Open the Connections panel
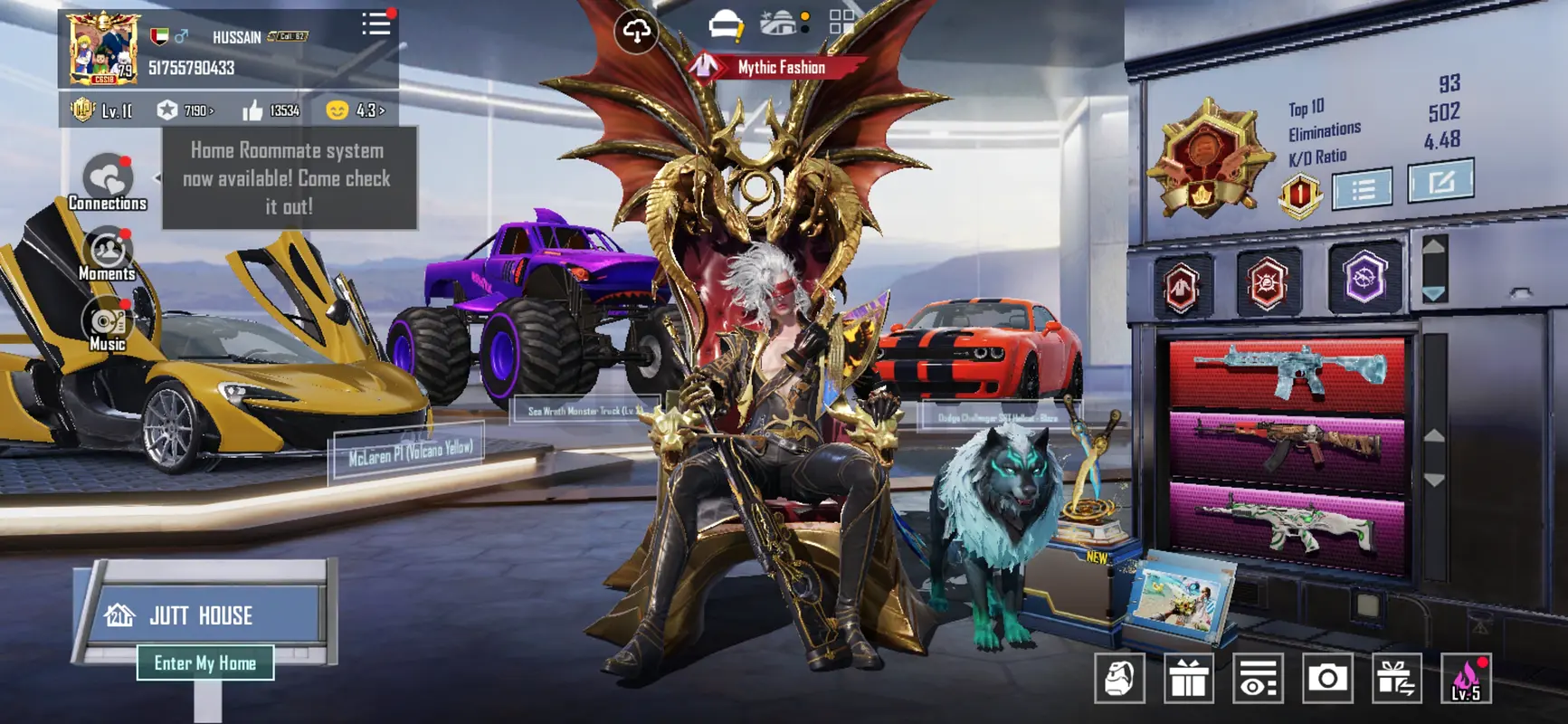This screenshot has height=724, width=1568. (107, 181)
